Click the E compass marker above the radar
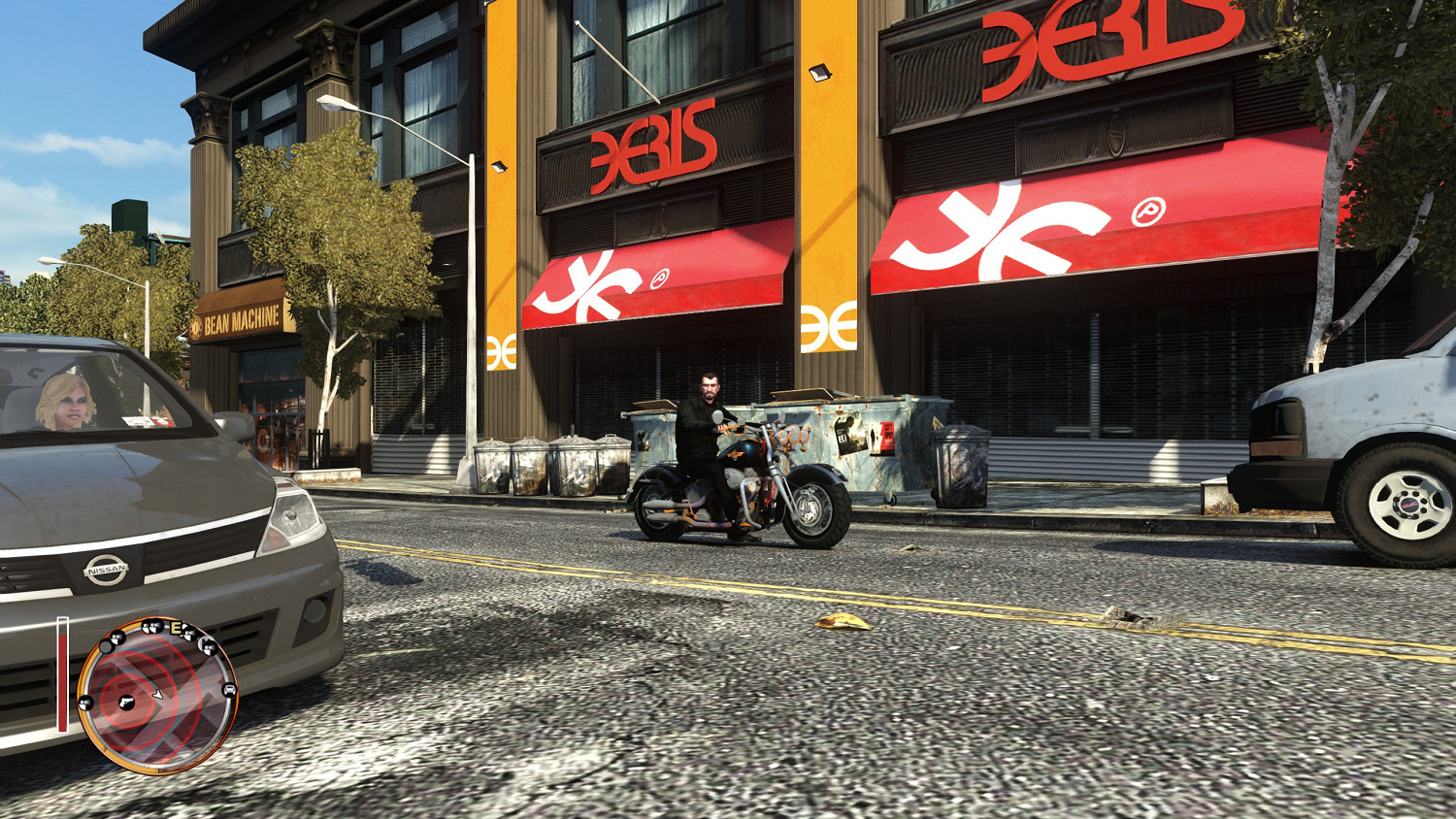1456x819 pixels. tap(175, 628)
